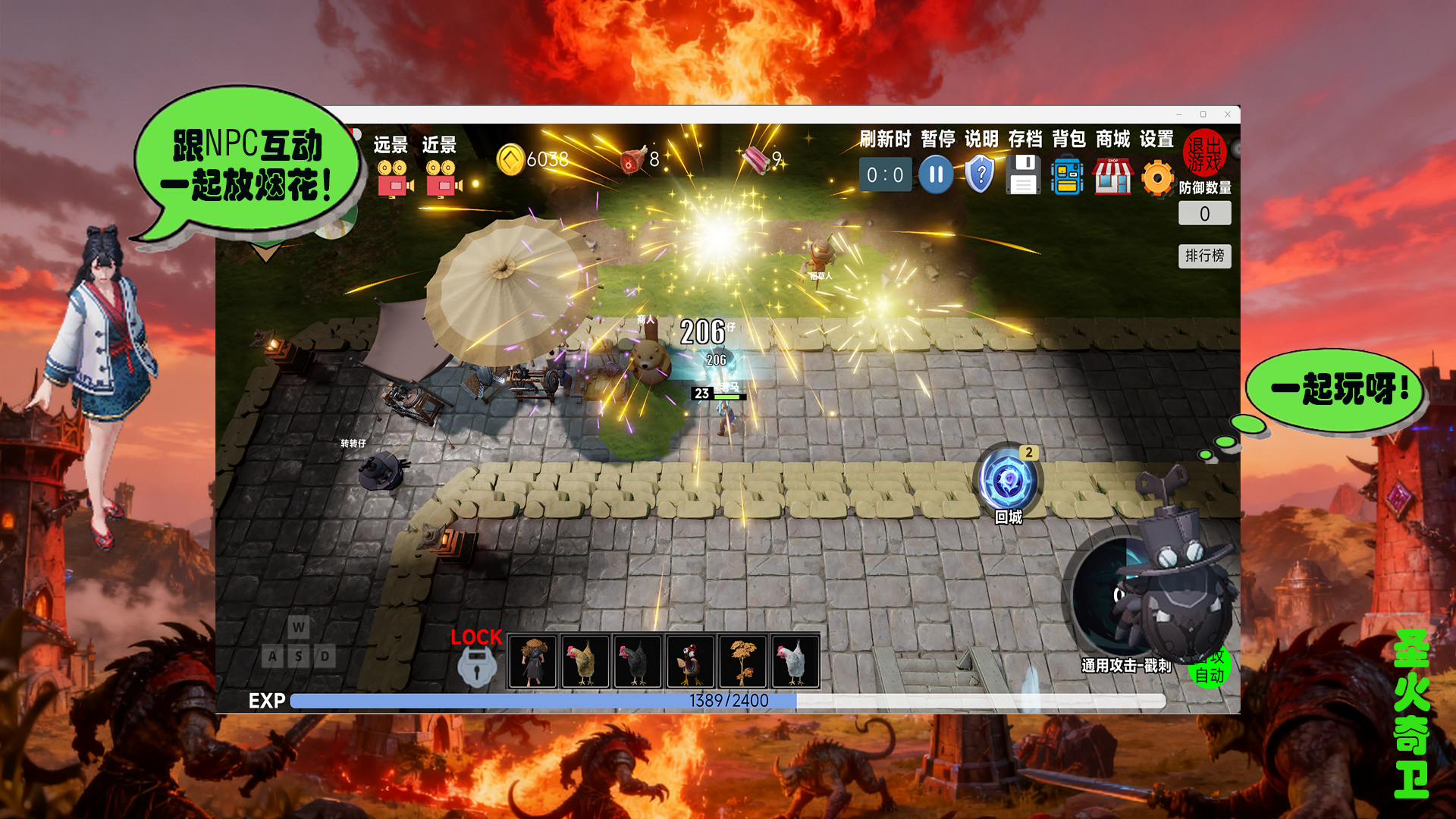Image resolution: width=1456 pixels, height=819 pixels.
Task: Open the instructions via the shield question-mark icon
Action: tap(980, 175)
